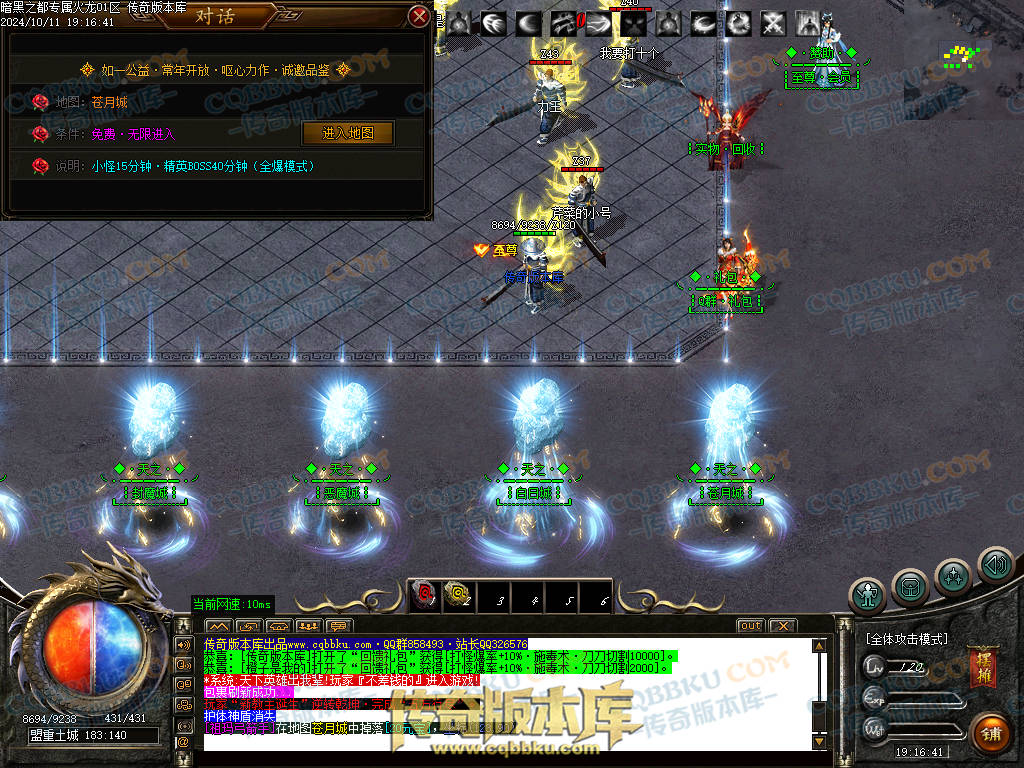1024x768 pixels.
Task: Toggle the 全体攻击模式 attack mode label
Action: coord(906,638)
